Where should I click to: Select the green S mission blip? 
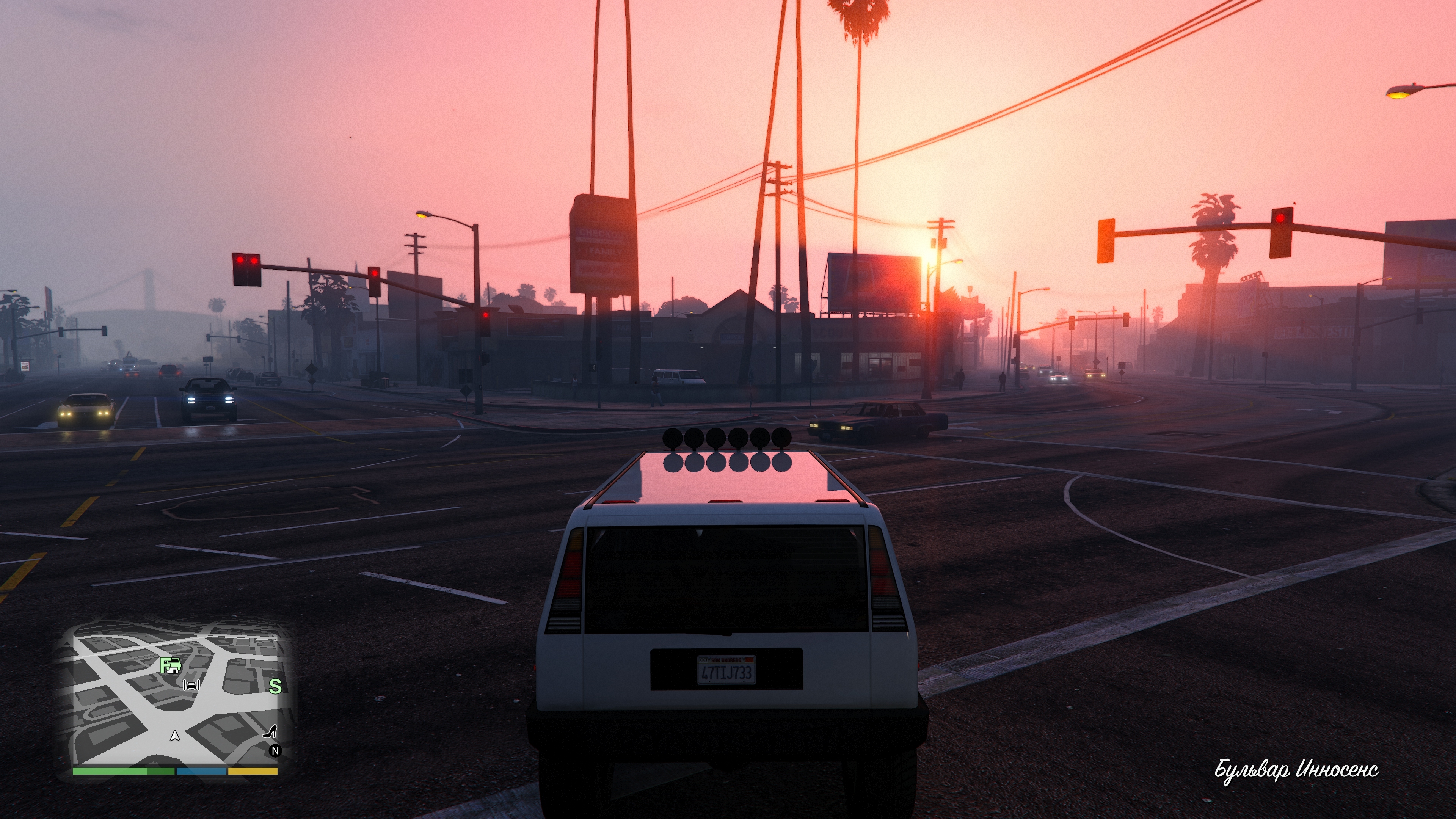click(275, 686)
